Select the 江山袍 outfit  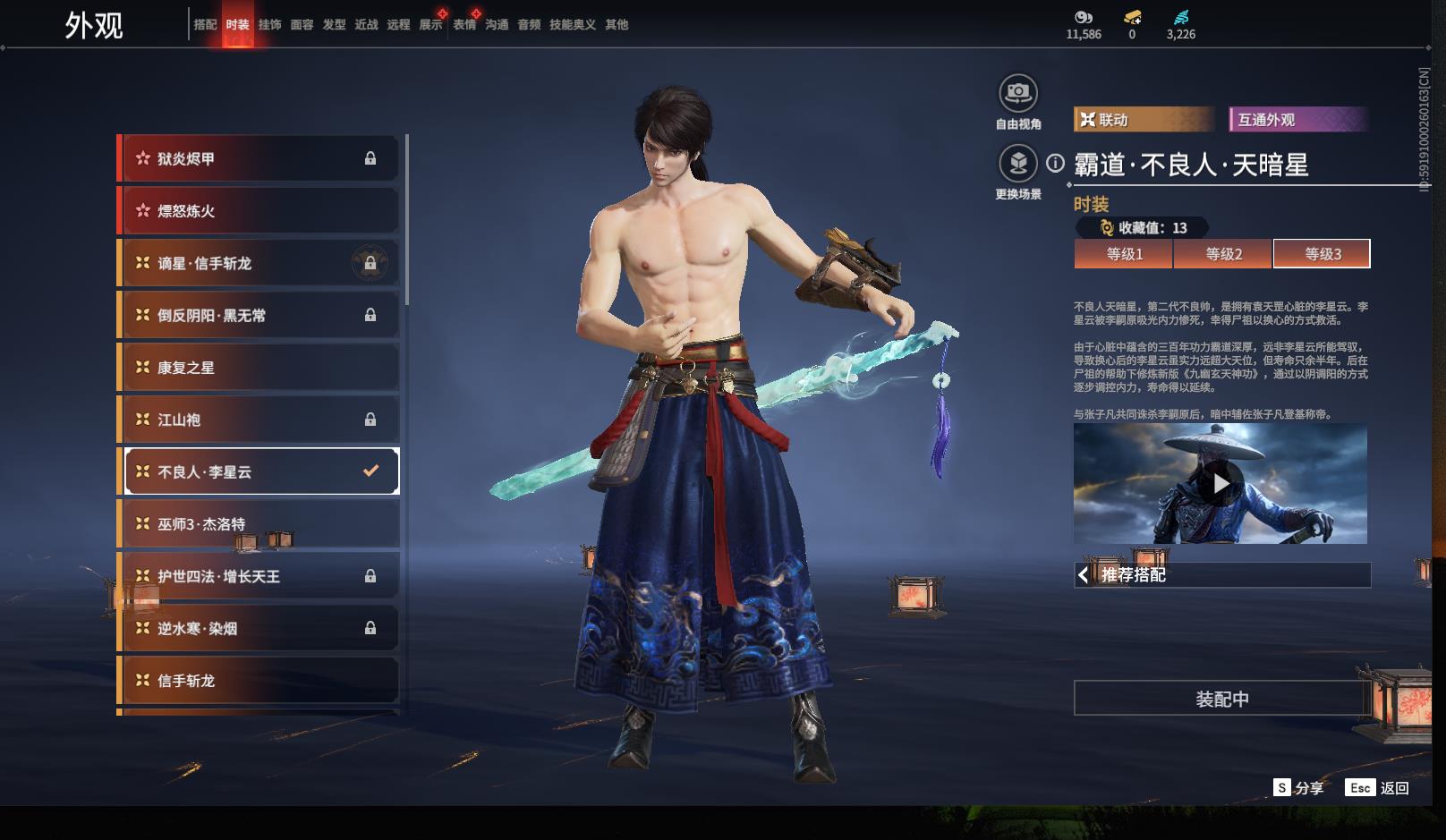point(259,420)
